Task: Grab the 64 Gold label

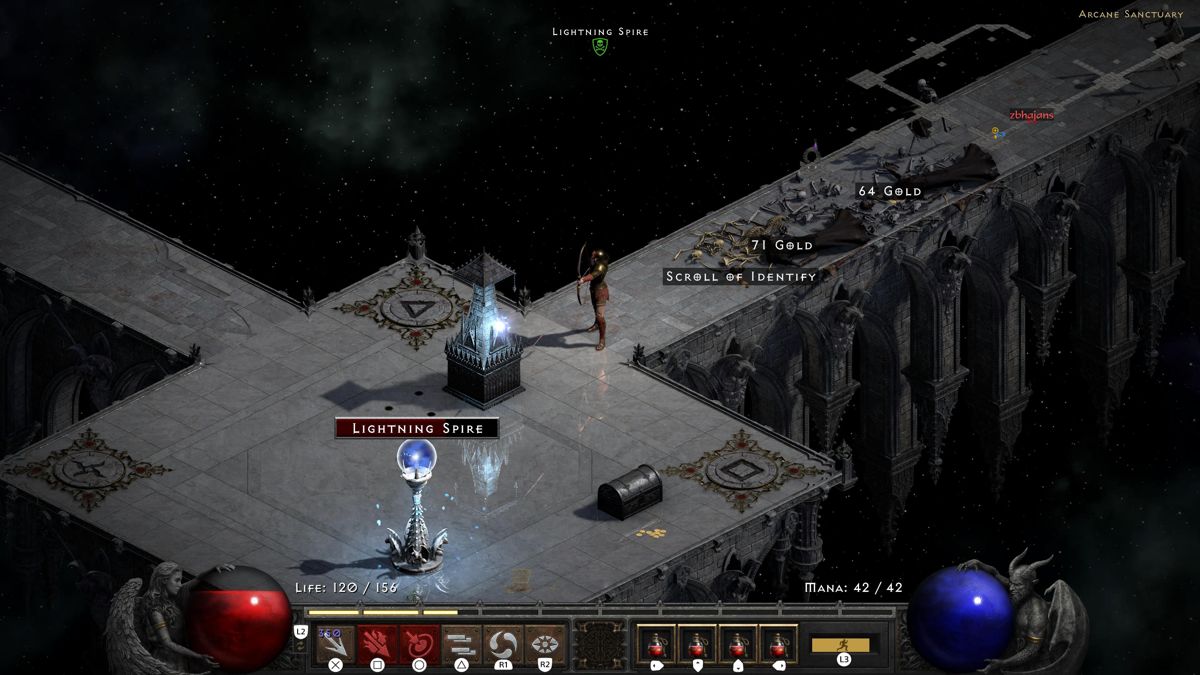Action: [890, 191]
